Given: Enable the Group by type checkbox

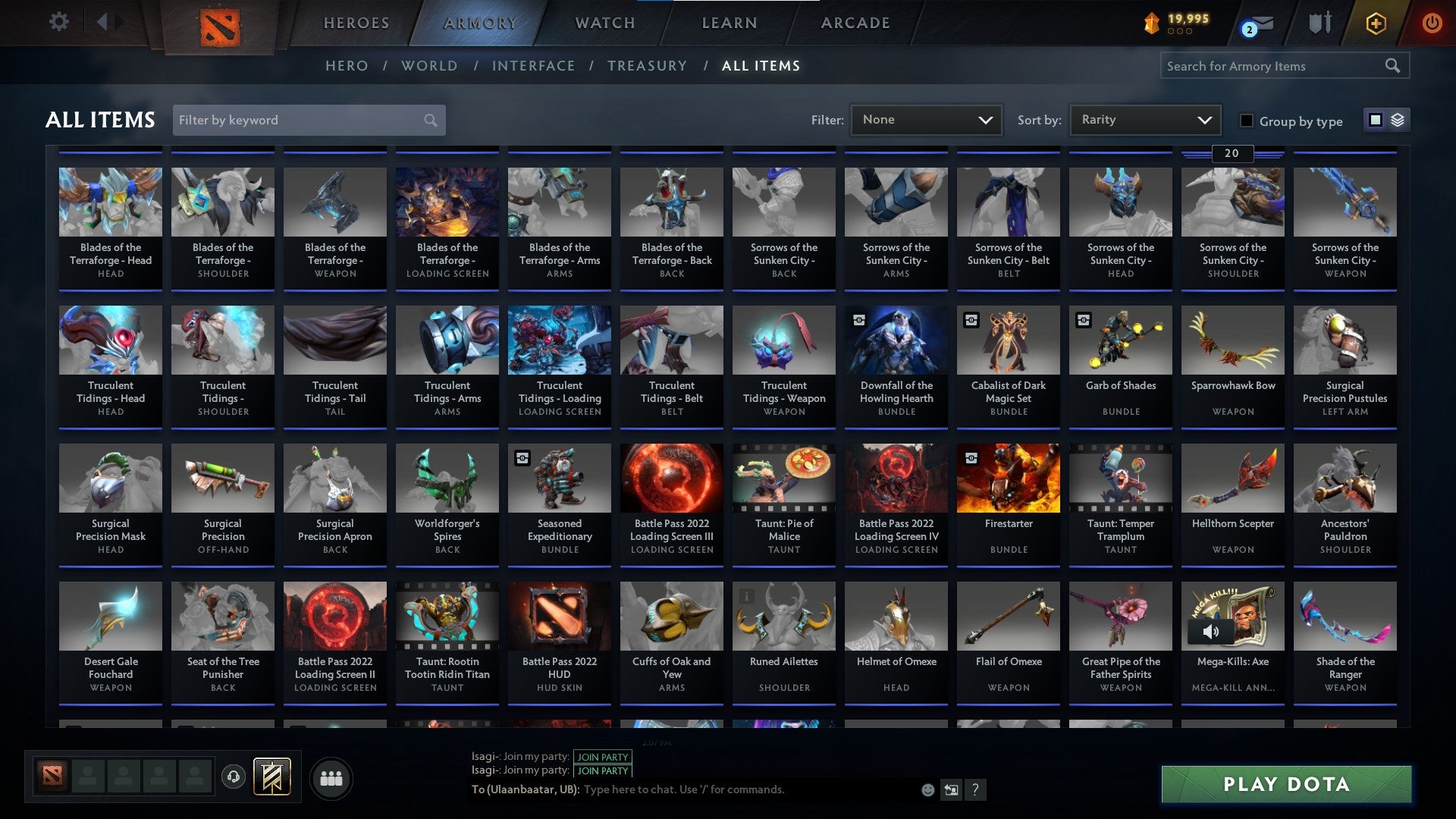Looking at the screenshot, I should coord(1245,120).
